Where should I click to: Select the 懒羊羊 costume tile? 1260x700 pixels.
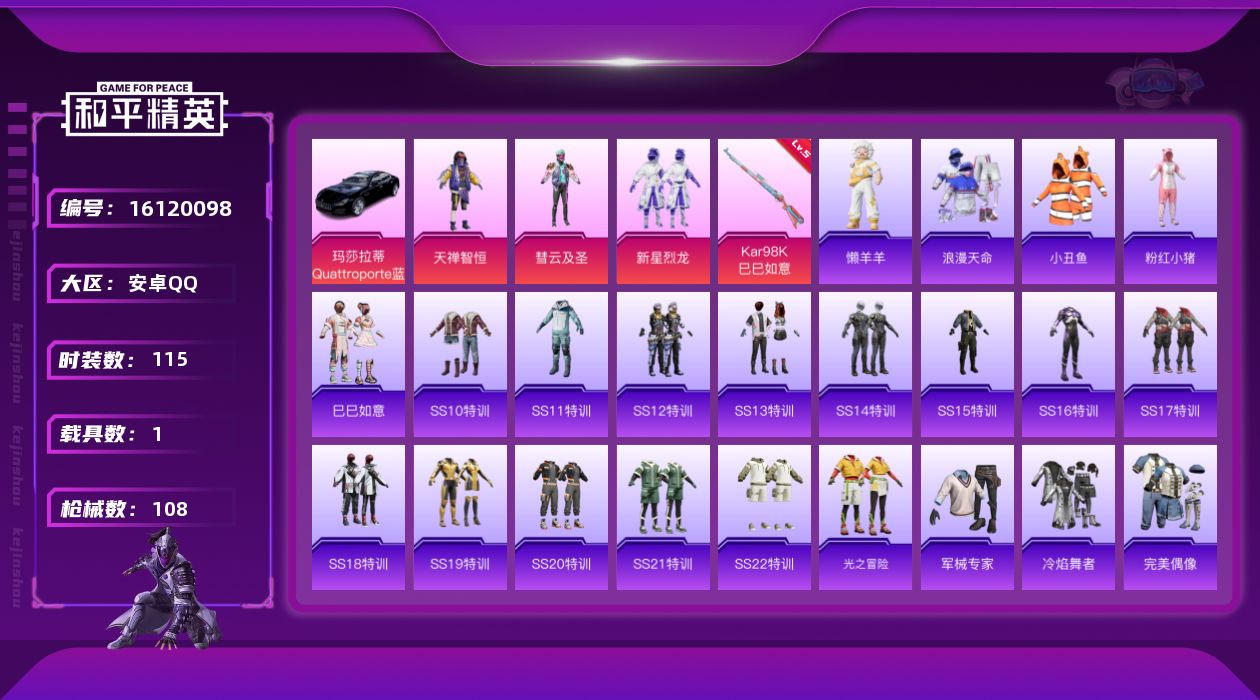coord(865,211)
